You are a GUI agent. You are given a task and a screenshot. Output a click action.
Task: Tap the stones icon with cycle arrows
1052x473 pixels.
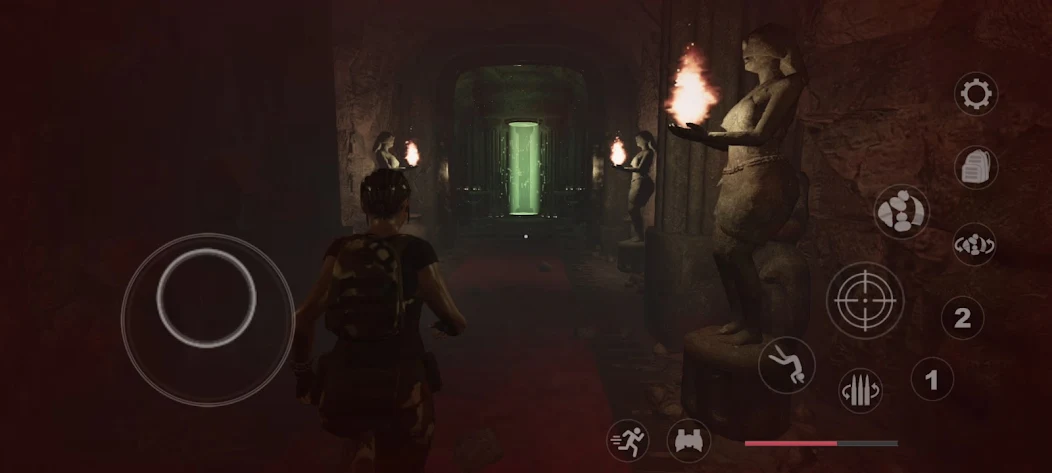[x=973, y=243]
